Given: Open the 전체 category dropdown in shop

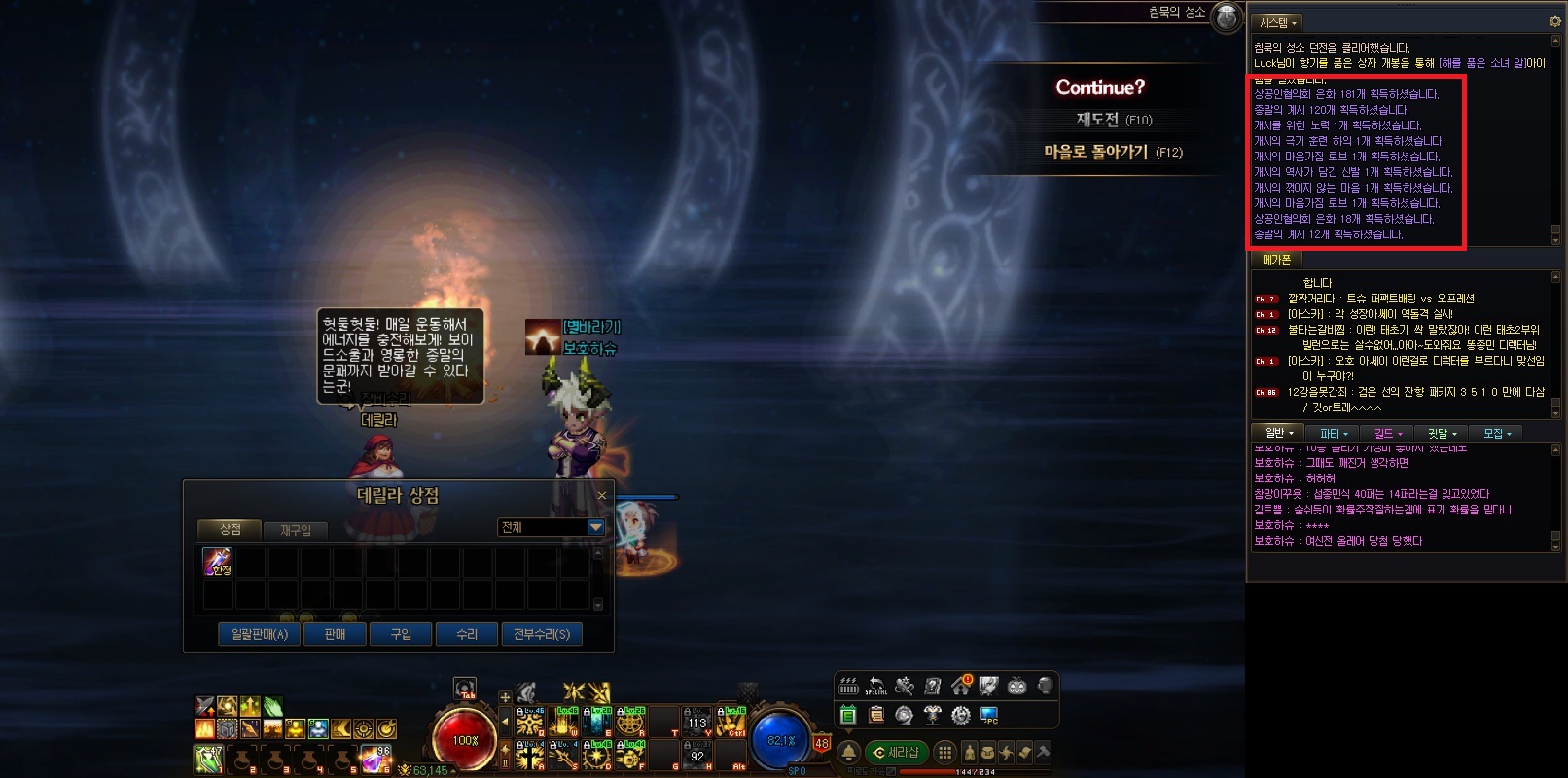Looking at the screenshot, I should (x=595, y=527).
